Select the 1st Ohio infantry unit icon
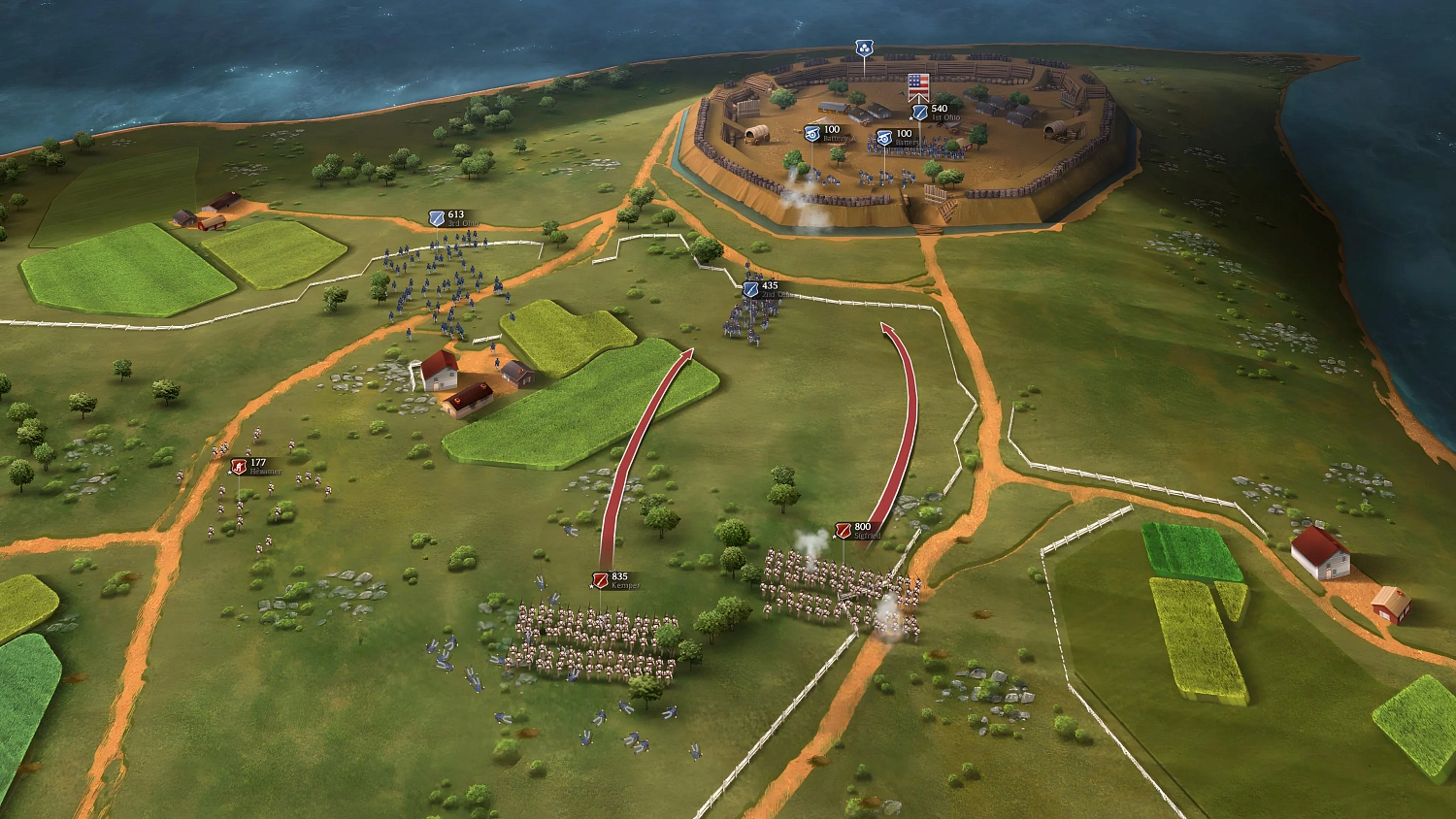Image resolution: width=1456 pixels, height=819 pixels. pos(920,113)
